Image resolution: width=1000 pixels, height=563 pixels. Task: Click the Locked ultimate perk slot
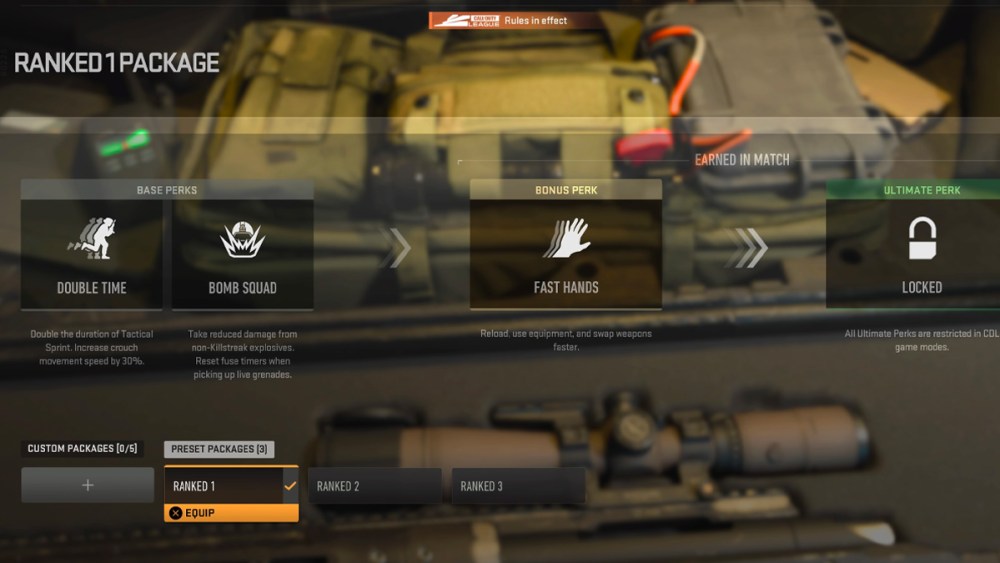coord(920,254)
